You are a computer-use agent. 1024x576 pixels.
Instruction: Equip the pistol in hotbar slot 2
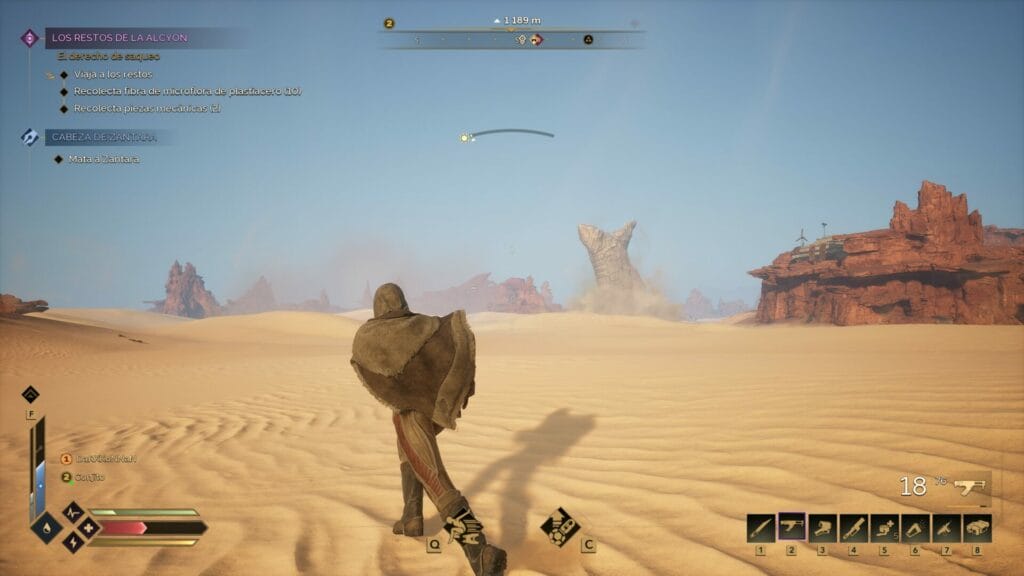(x=792, y=528)
